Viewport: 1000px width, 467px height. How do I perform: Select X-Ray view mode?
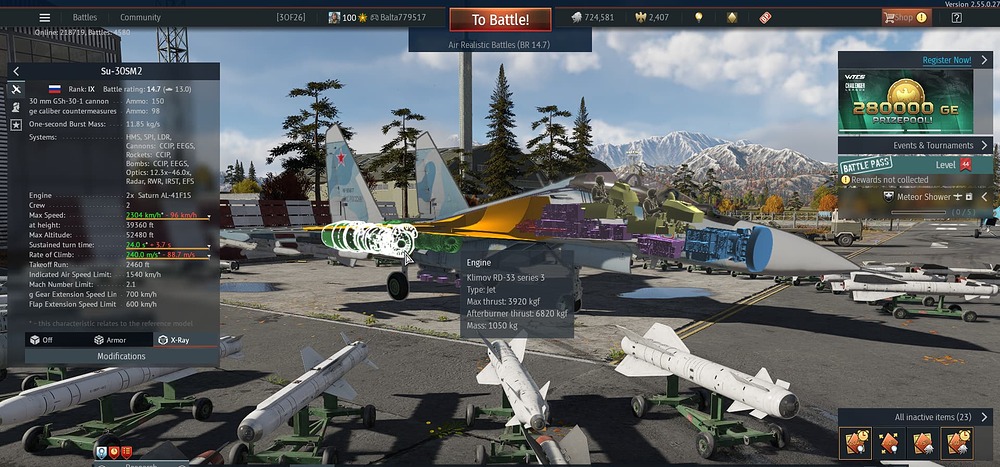[174, 340]
